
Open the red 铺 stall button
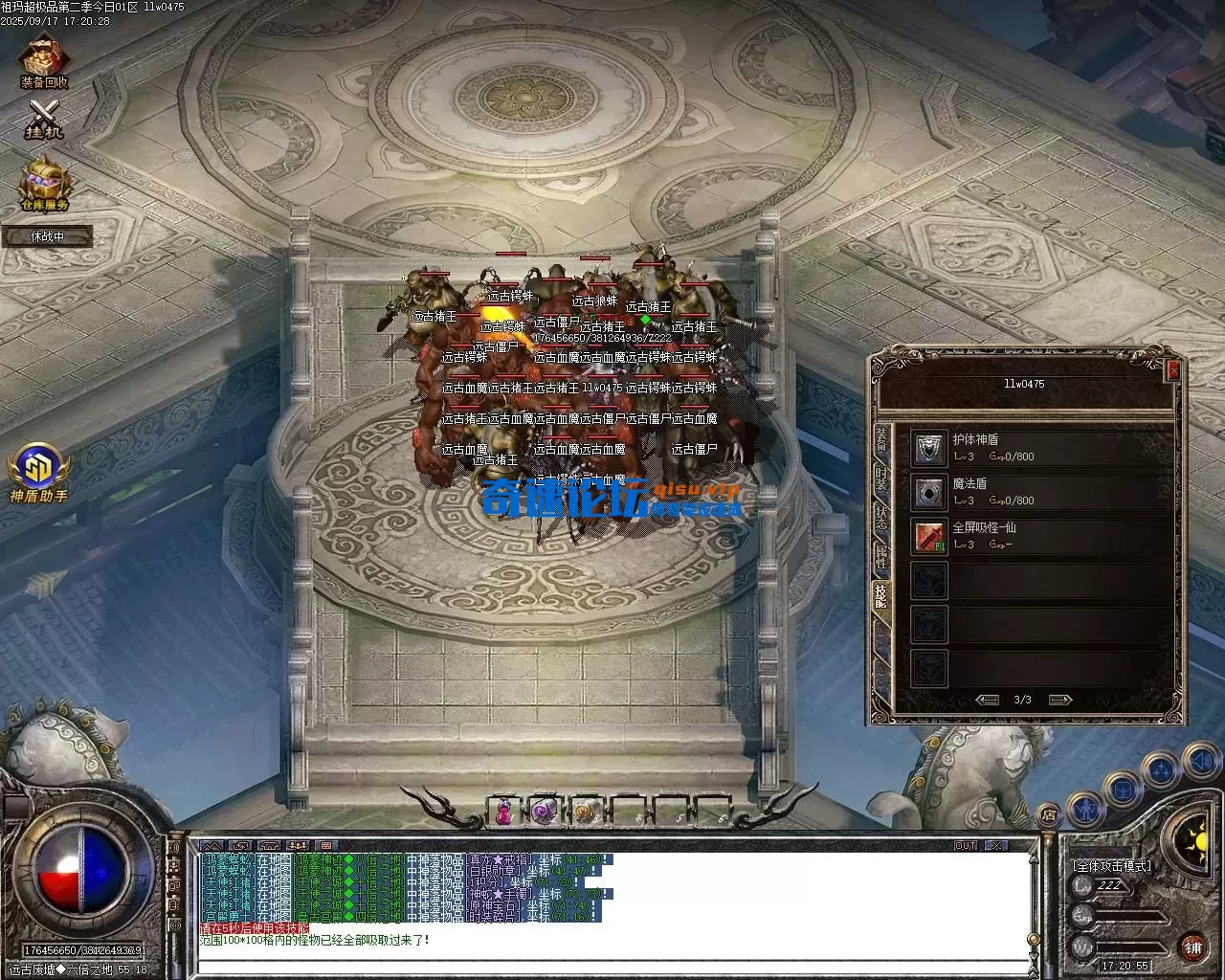pyautogui.click(x=1192, y=947)
